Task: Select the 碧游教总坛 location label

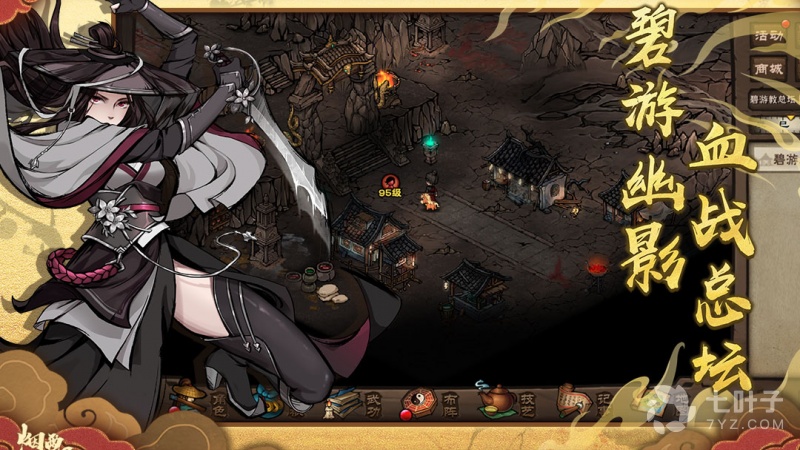Action: point(774,100)
